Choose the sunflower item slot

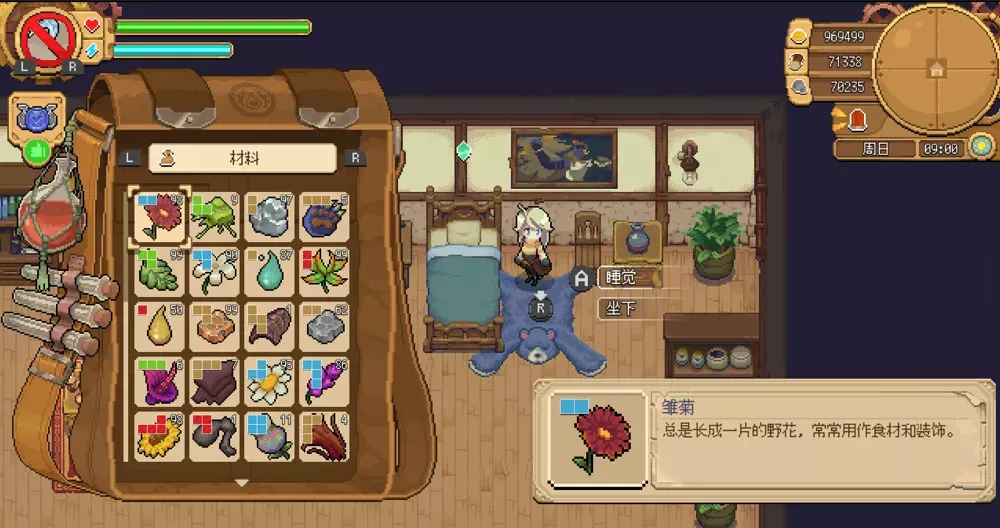(x=159, y=436)
